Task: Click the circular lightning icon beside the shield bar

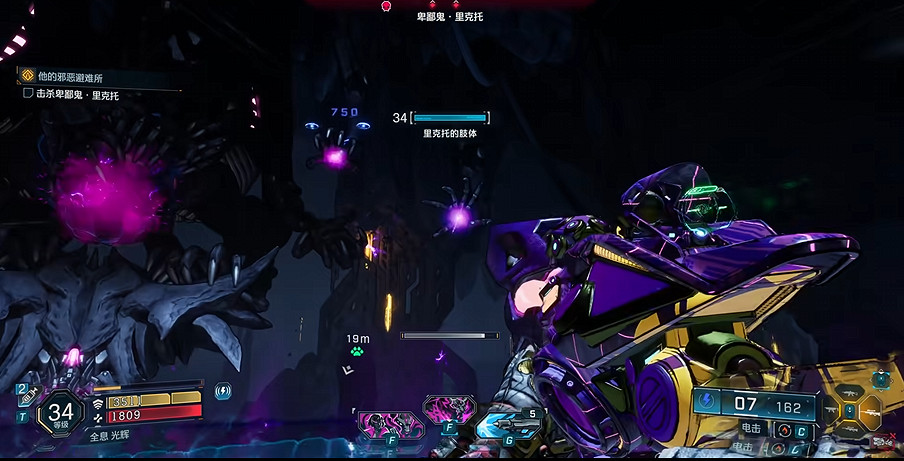Action: (223, 390)
